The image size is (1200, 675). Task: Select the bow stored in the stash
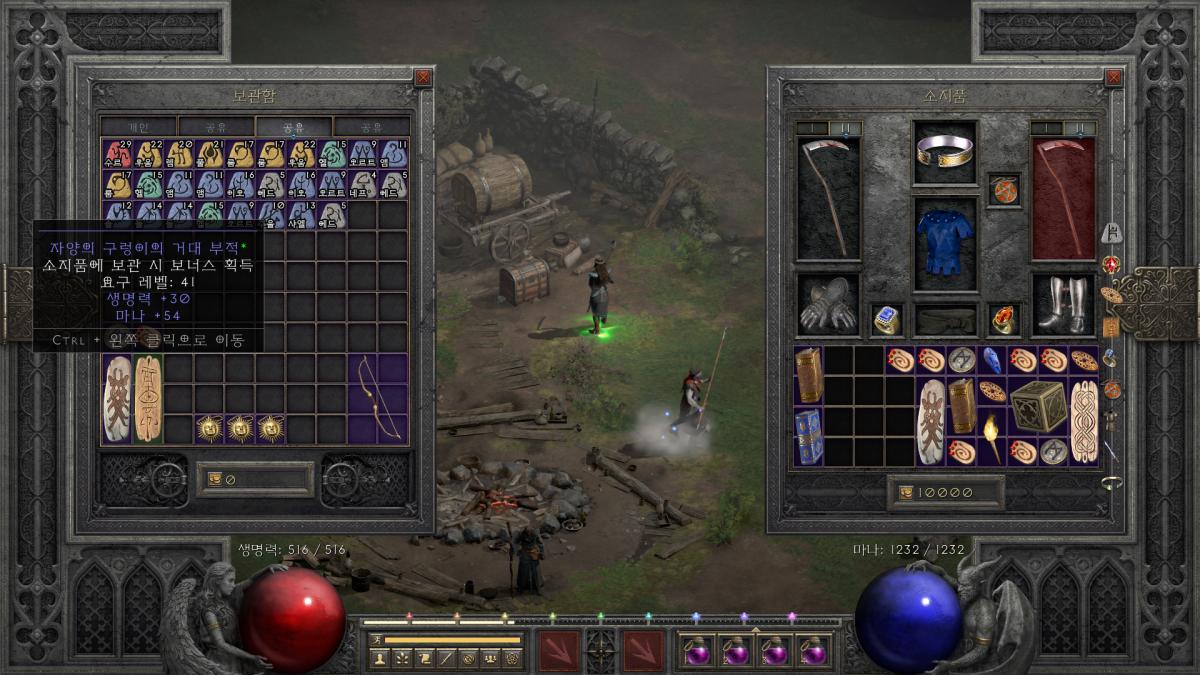(x=378, y=398)
